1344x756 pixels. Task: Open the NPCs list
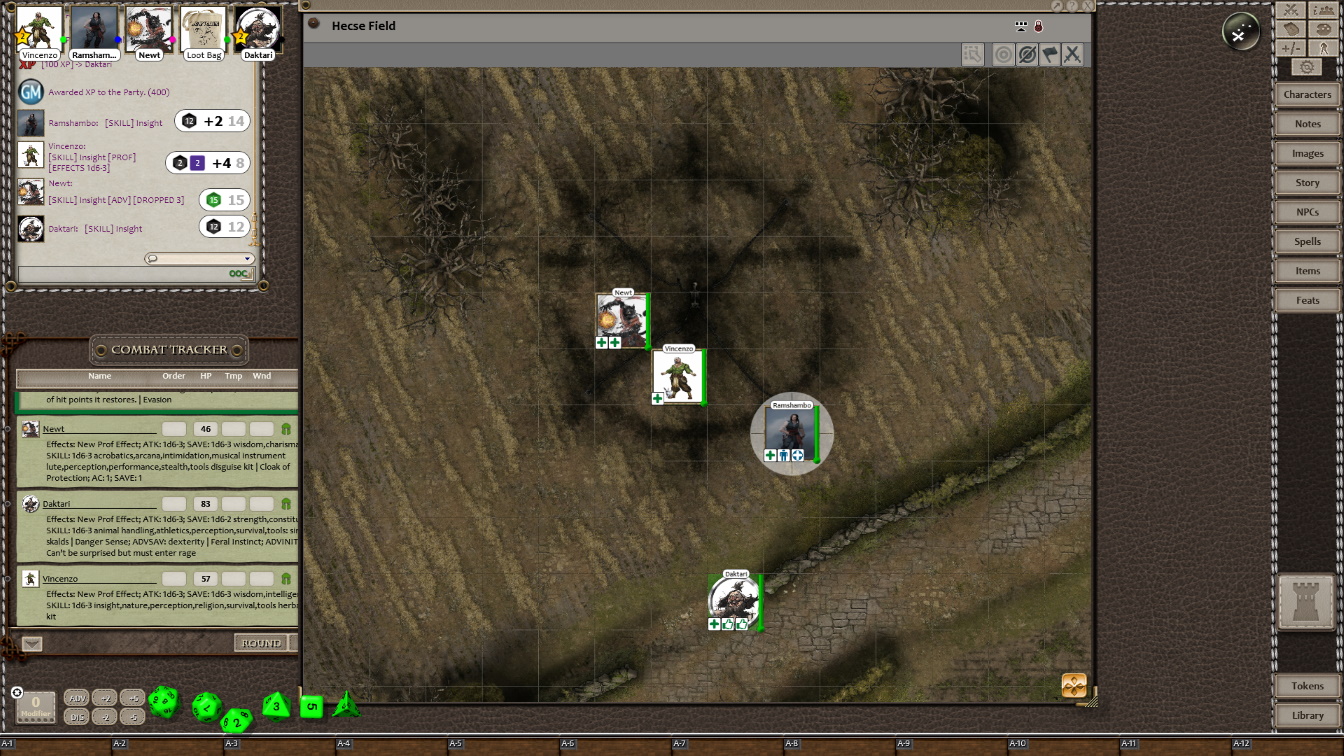tap(1307, 212)
